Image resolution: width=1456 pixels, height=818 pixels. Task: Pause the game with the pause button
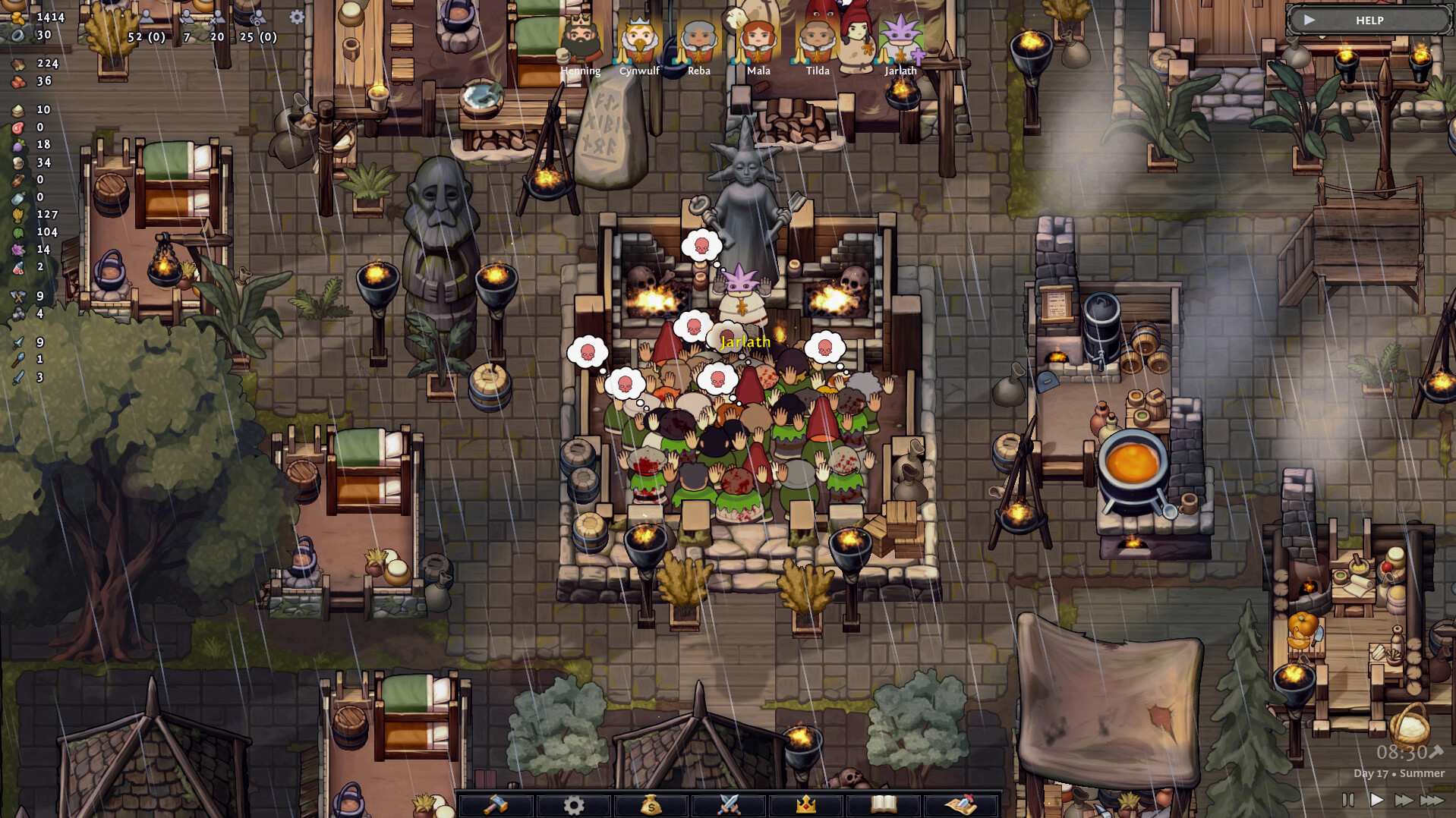pos(1347,798)
